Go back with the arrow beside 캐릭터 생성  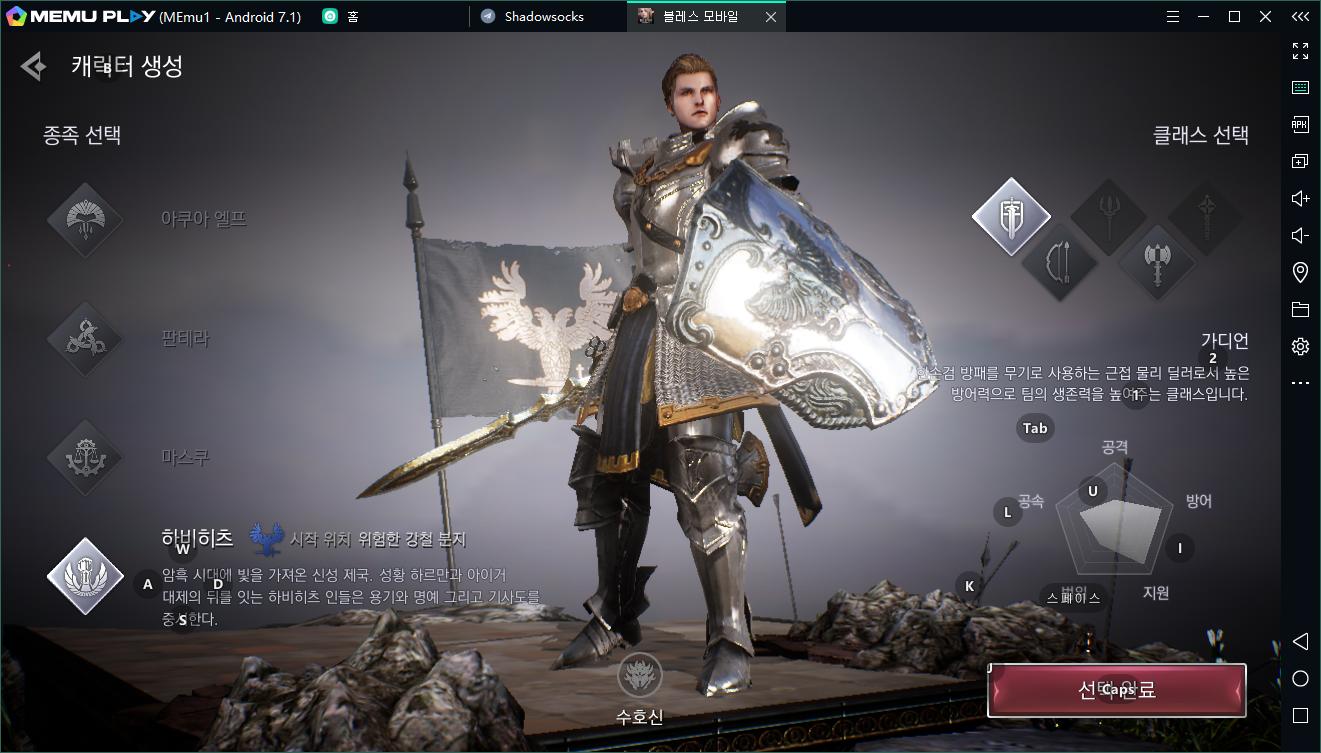point(33,67)
